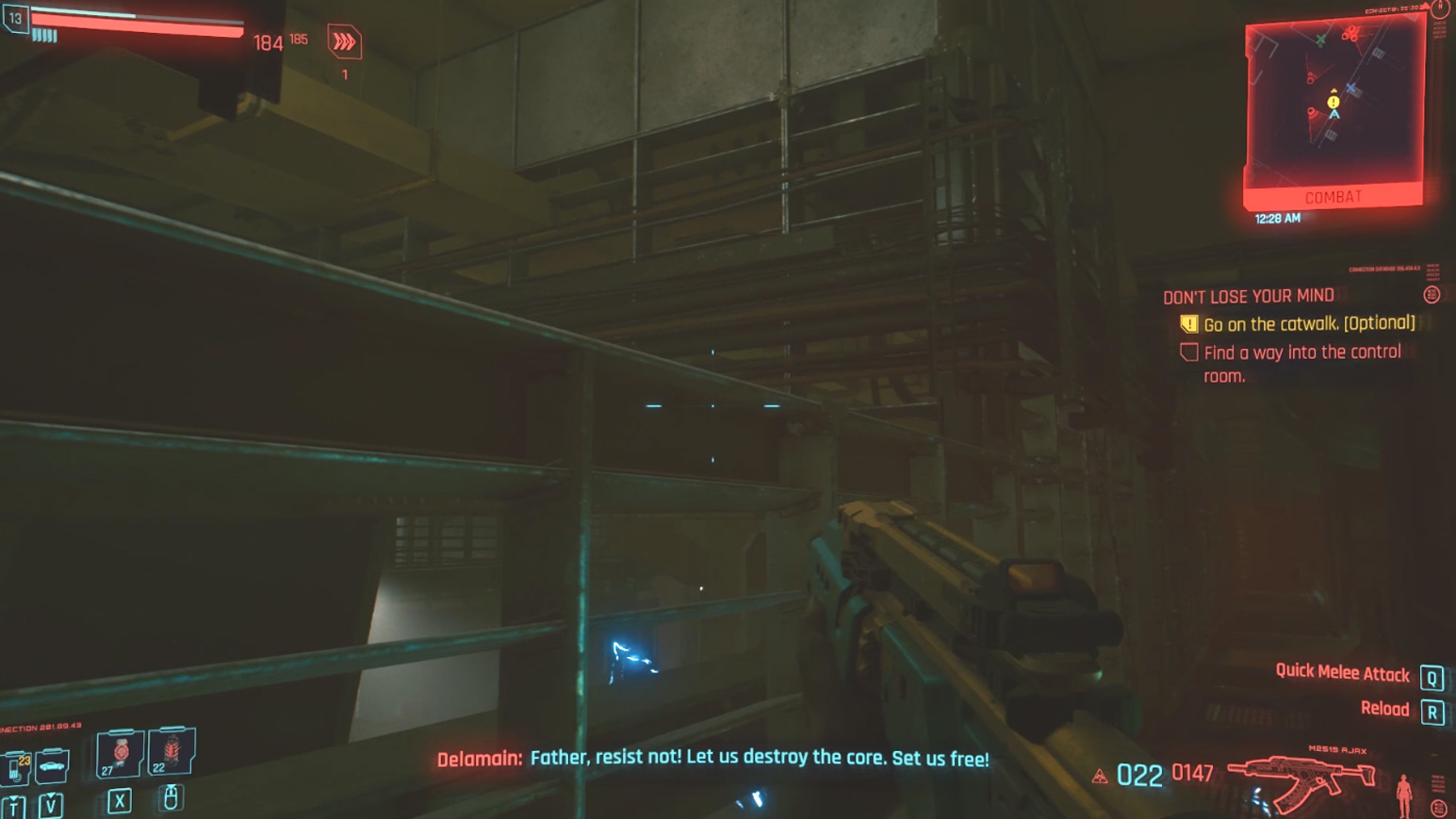Use the healing inhaler slot with 27 charges
Image resolution: width=1456 pixels, height=819 pixels.
coord(121,753)
